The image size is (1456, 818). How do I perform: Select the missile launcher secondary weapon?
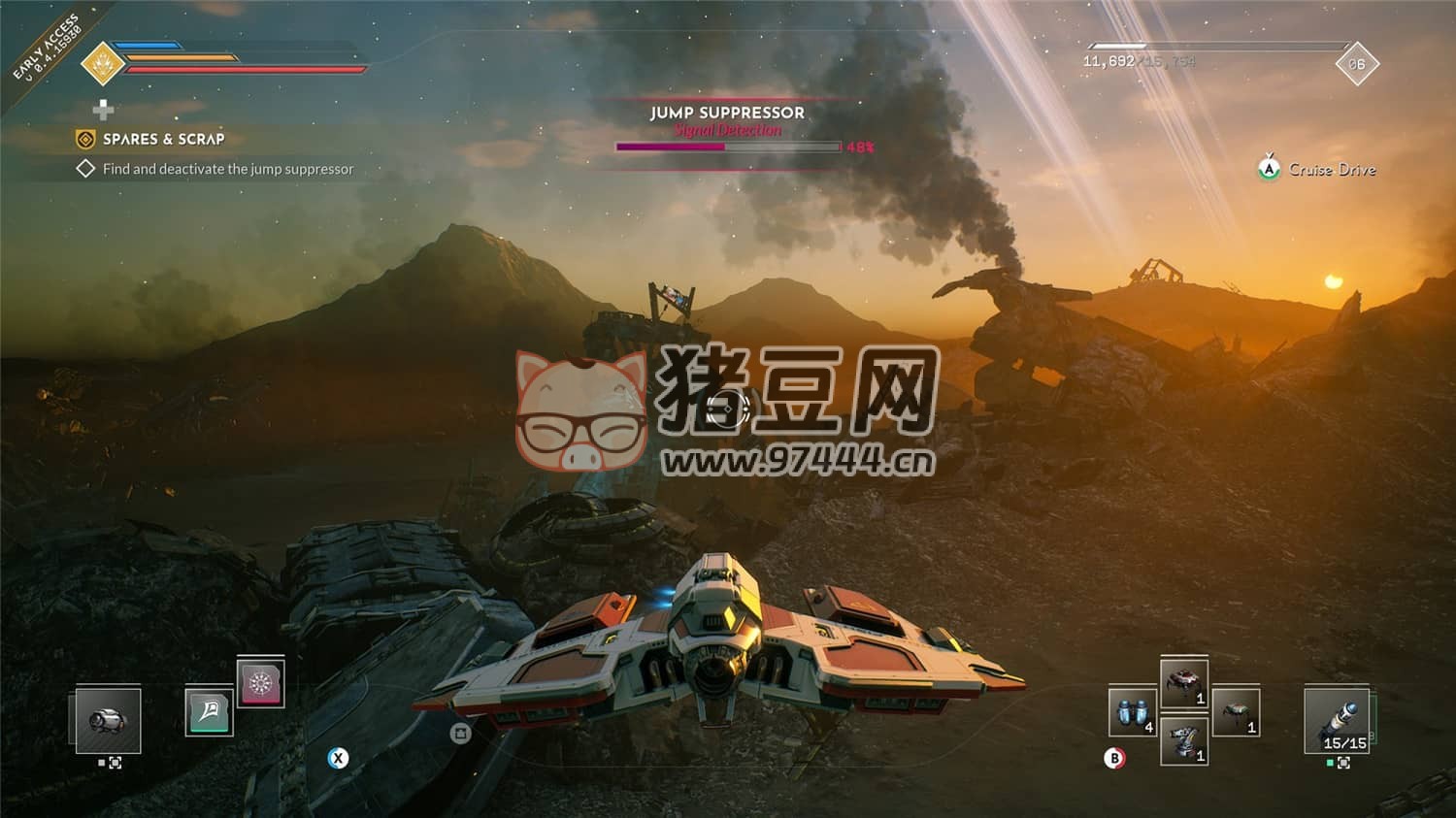pyautogui.click(x=1338, y=720)
